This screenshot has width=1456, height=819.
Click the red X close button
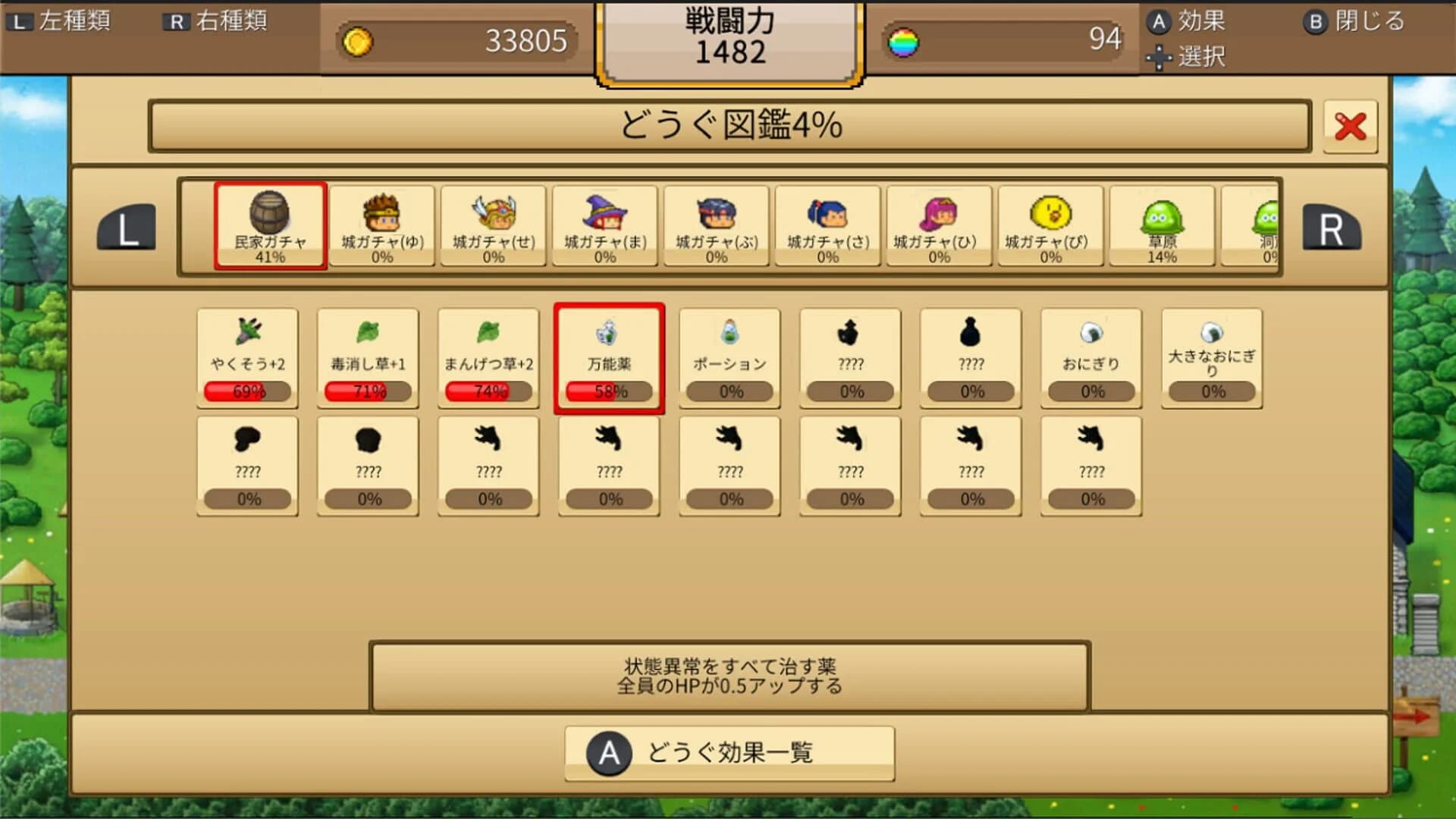[1350, 128]
